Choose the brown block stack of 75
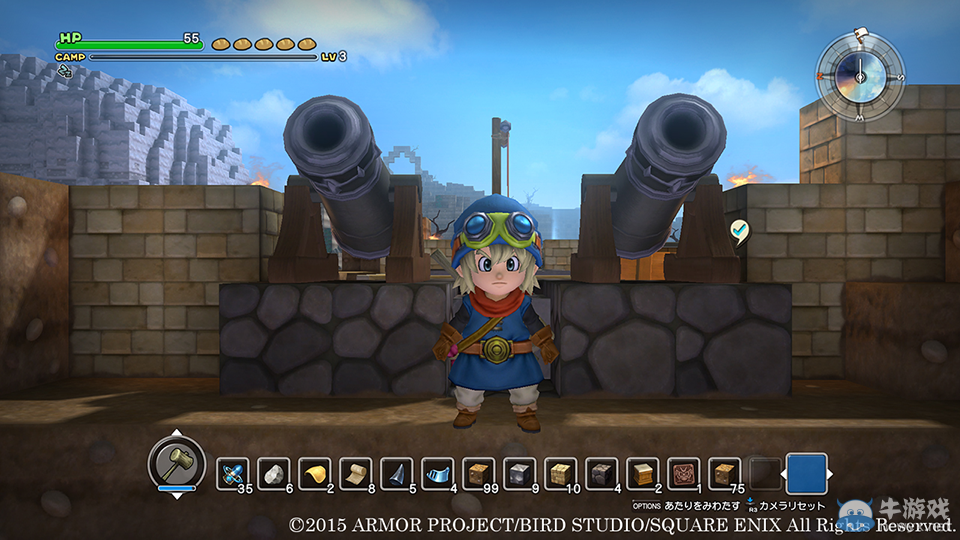This screenshot has height=540, width=960. coord(725,473)
